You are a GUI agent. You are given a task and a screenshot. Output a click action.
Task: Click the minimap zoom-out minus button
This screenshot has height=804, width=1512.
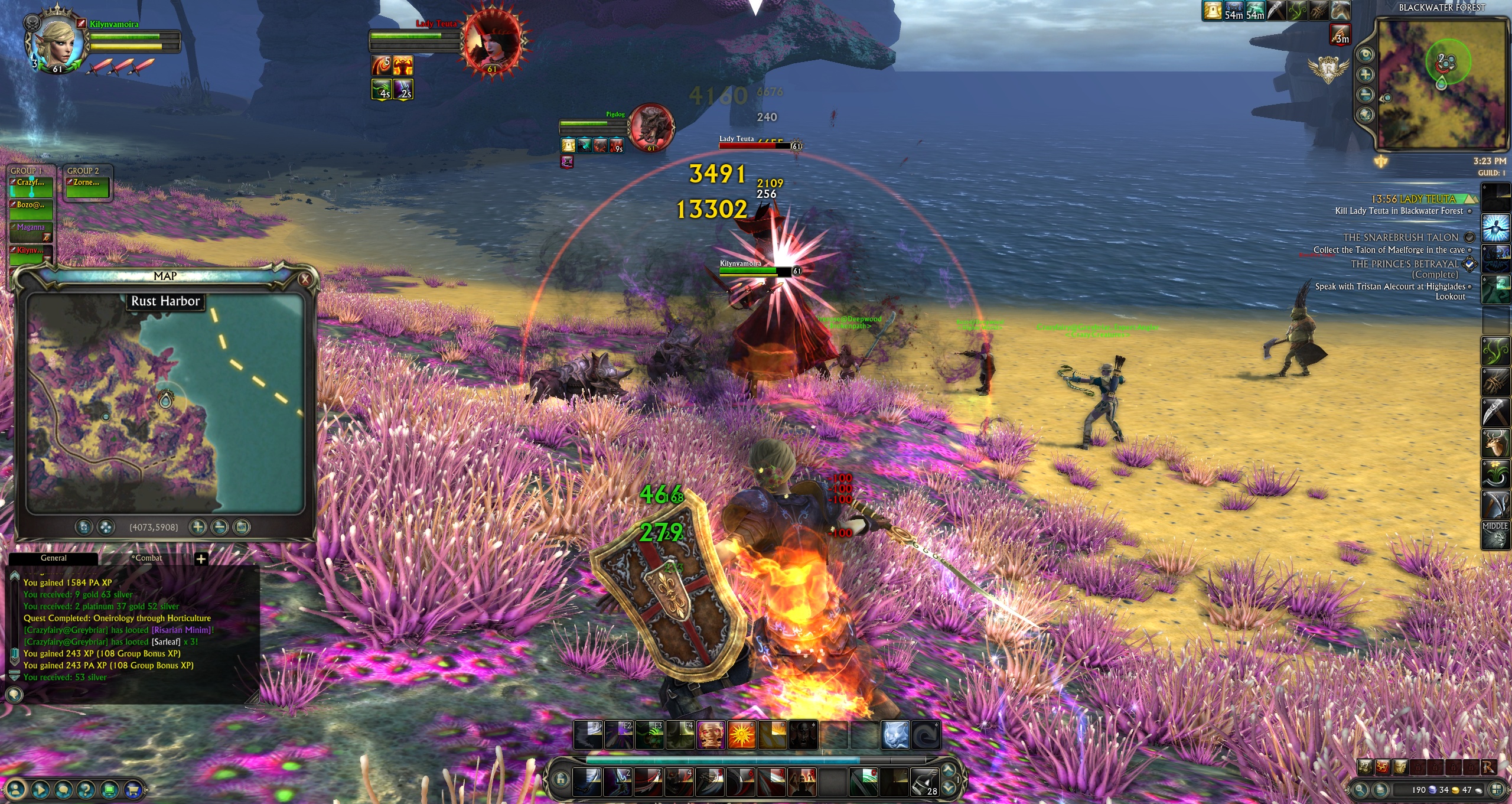pos(1365,95)
